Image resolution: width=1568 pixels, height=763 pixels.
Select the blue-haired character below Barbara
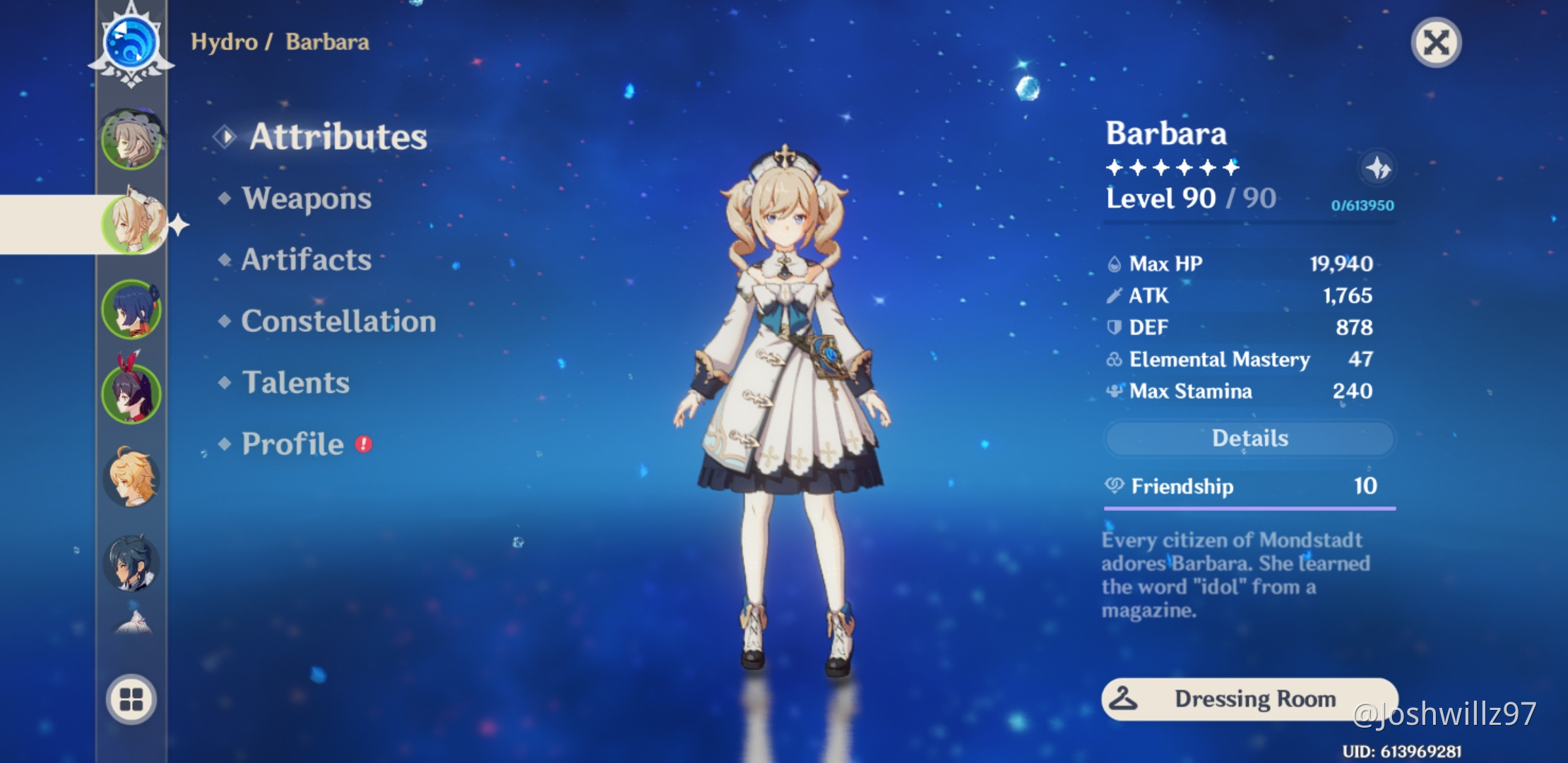coord(131,308)
